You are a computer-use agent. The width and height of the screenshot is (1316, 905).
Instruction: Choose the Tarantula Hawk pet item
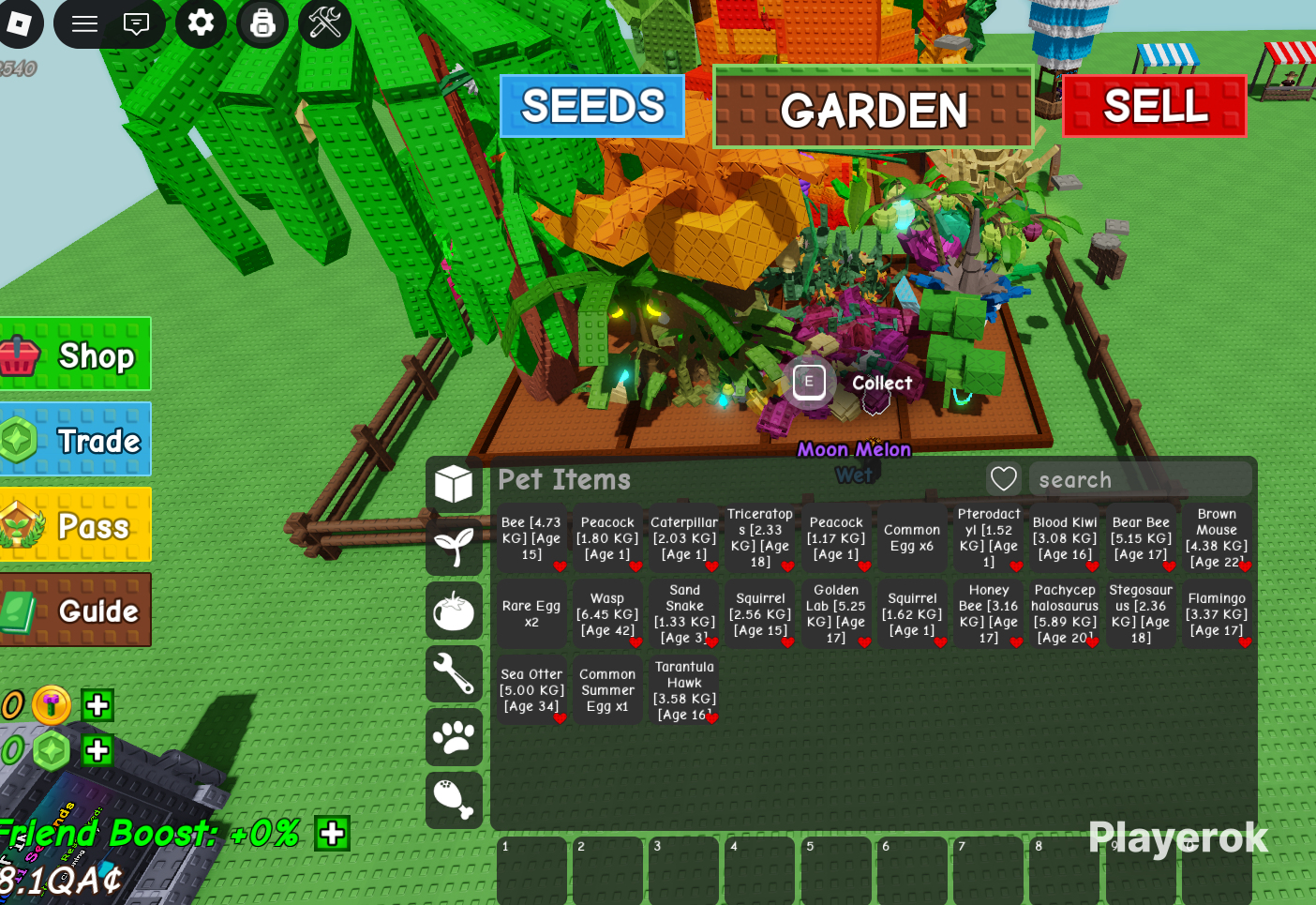click(684, 691)
